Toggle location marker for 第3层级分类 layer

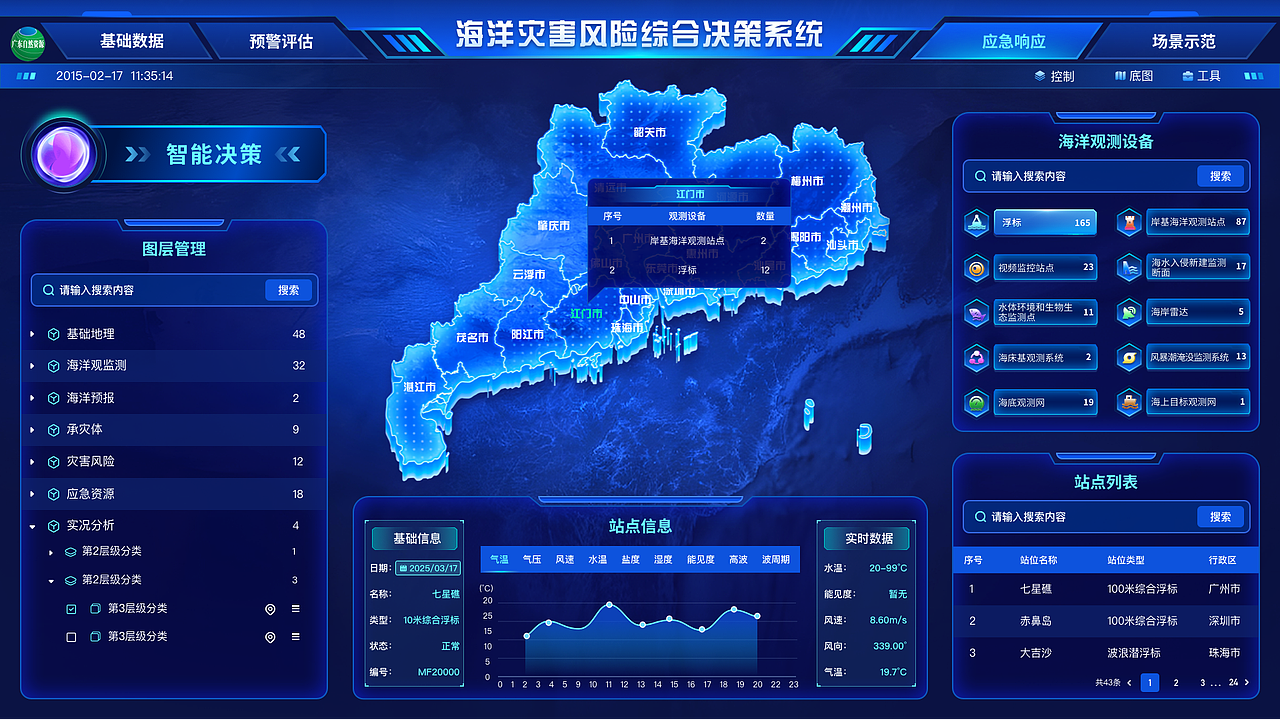click(x=268, y=608)
